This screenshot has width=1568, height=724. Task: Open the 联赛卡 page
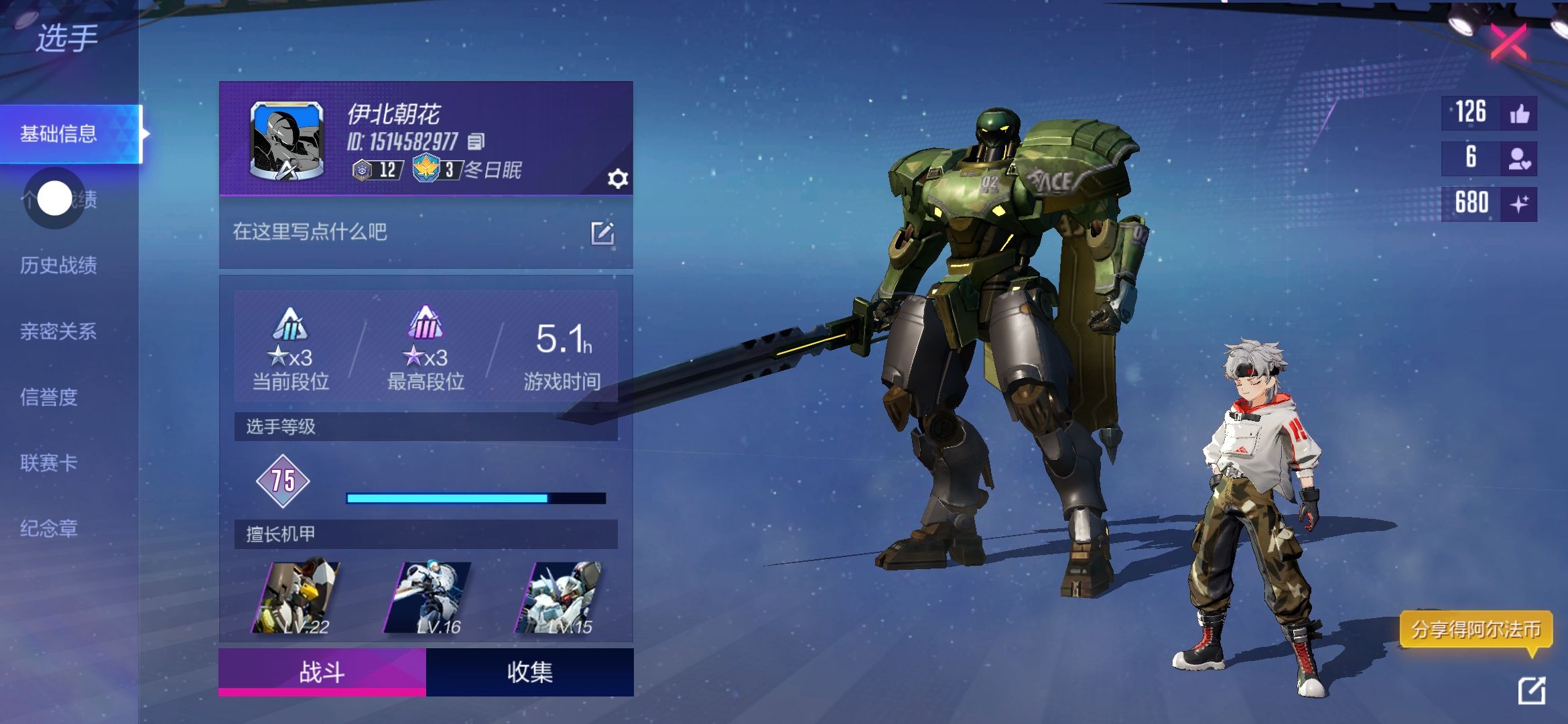49,463
